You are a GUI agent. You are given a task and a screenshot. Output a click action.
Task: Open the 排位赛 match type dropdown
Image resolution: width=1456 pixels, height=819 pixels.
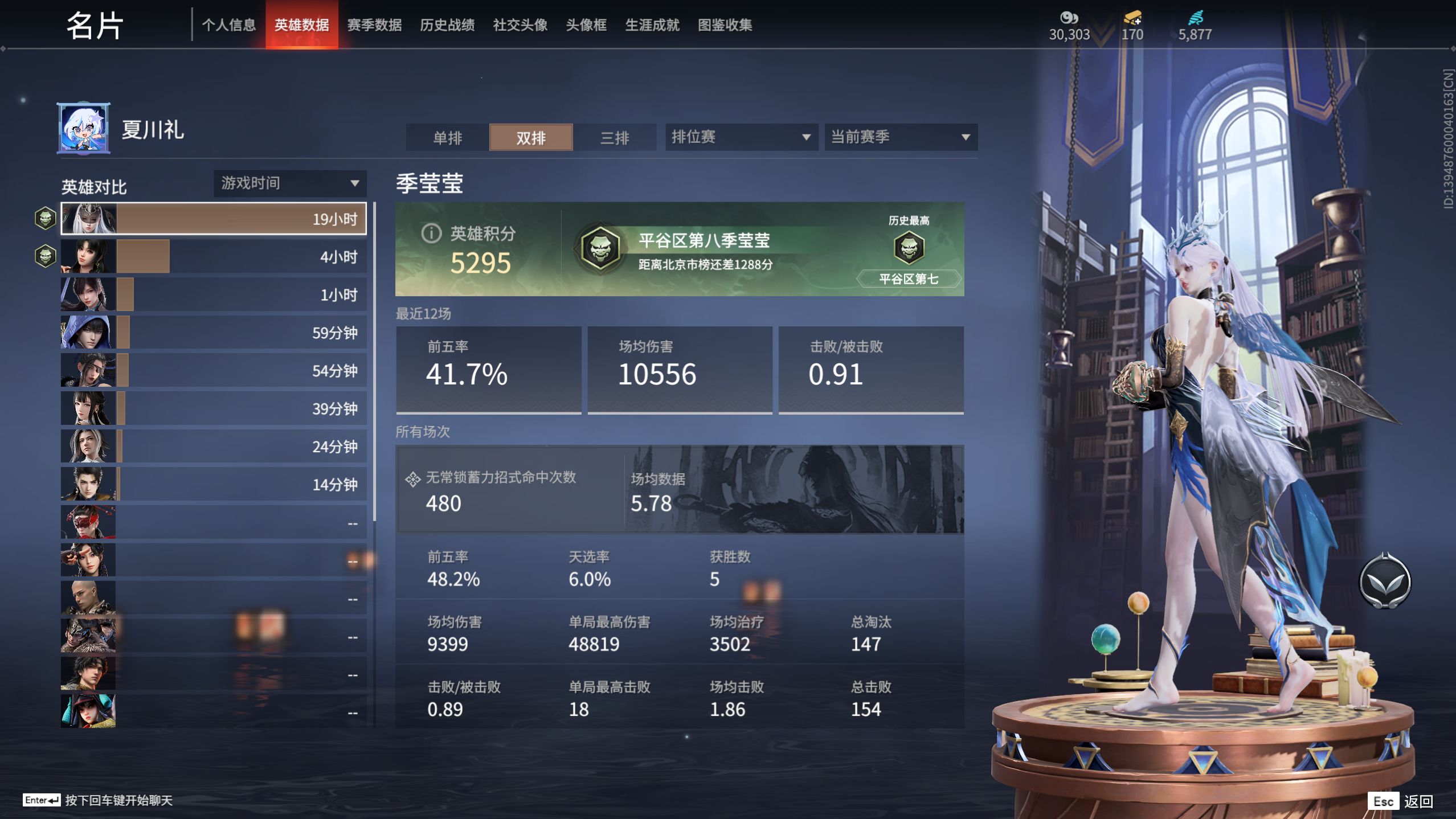pos(741,137)
